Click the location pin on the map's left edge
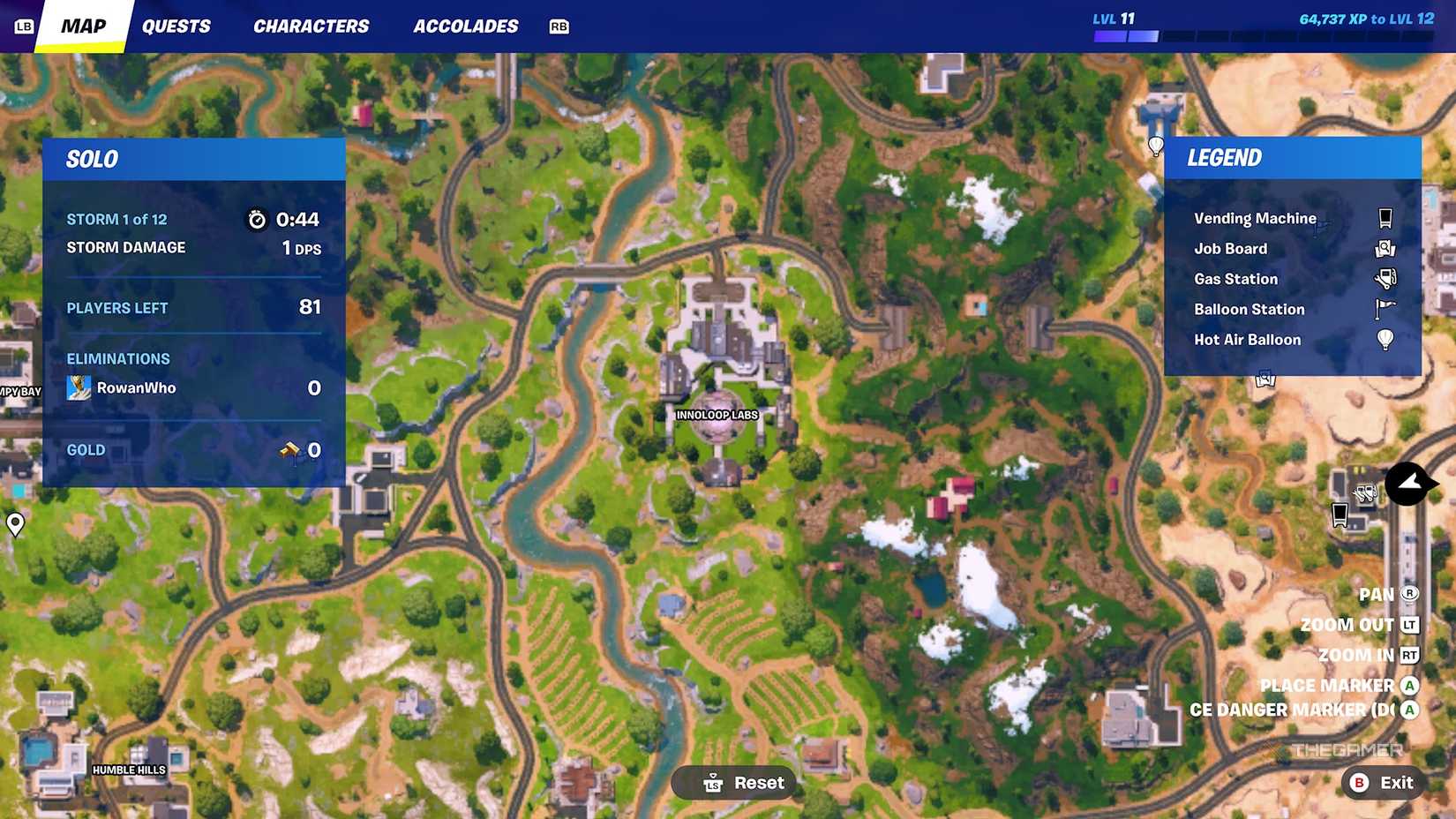The image size is (1456, 819). coord(14,524)
